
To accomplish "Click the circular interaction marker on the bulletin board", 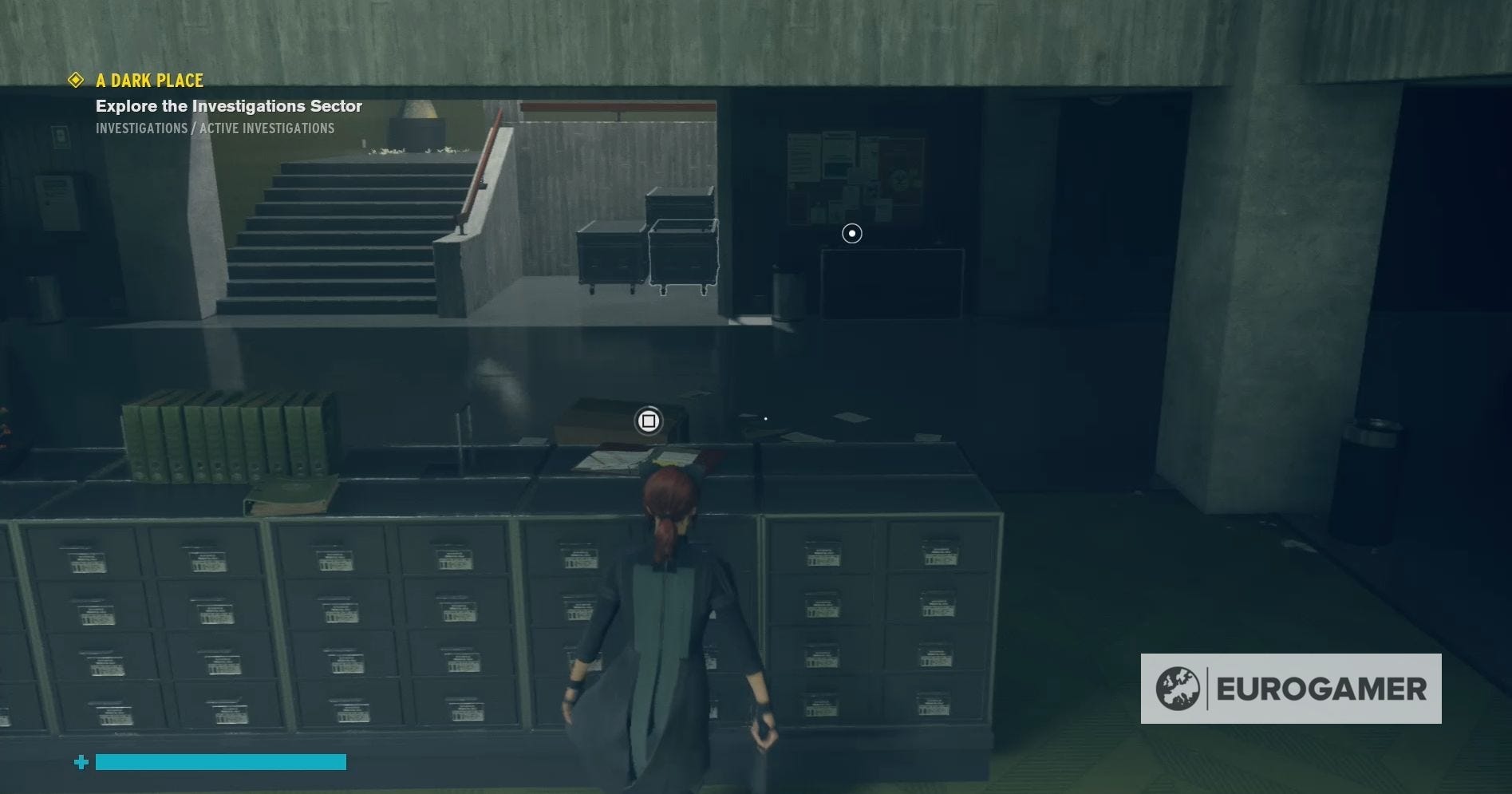I will pos(851,233).
